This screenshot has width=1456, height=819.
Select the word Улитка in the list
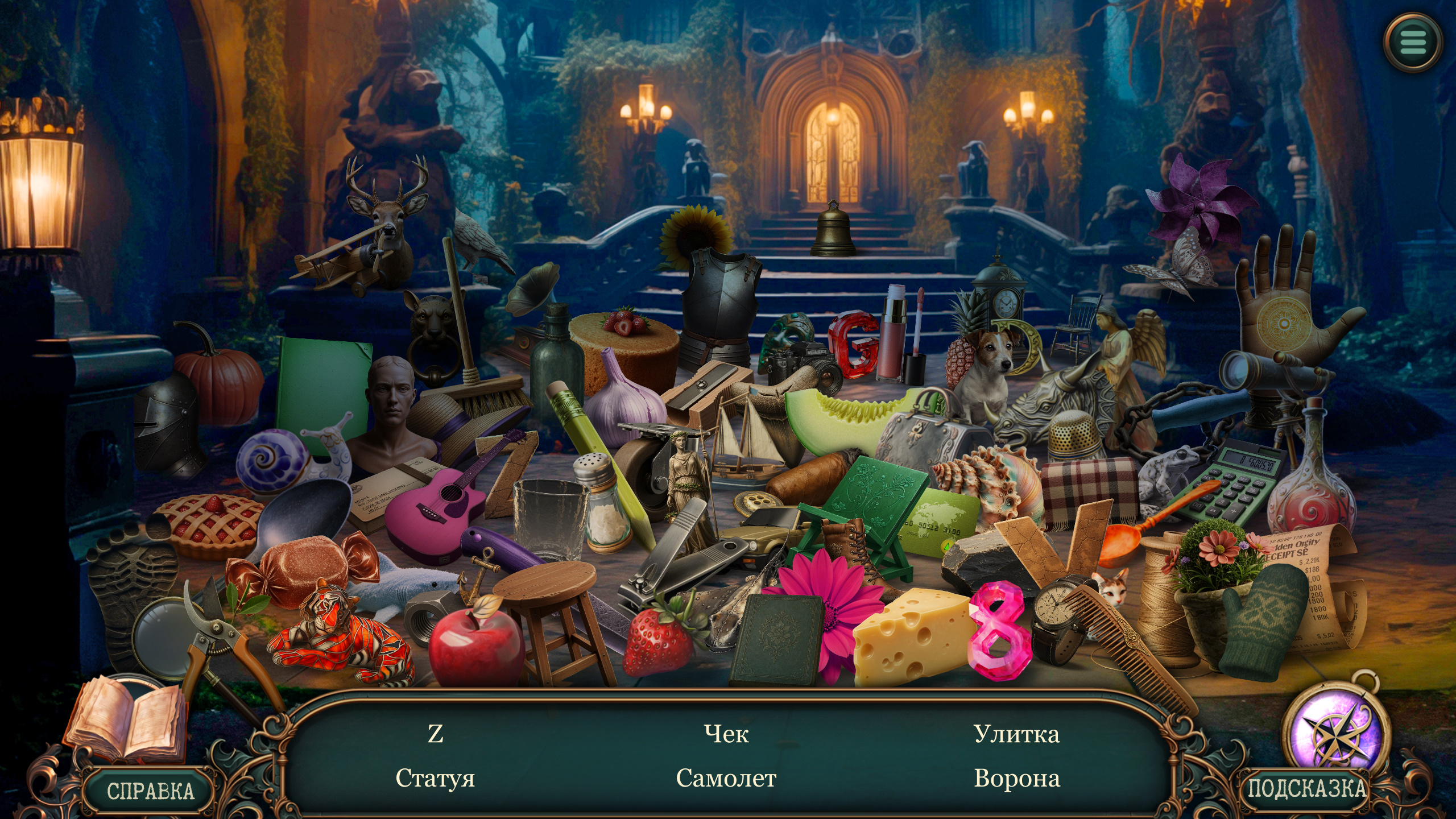click(1016, 734)
